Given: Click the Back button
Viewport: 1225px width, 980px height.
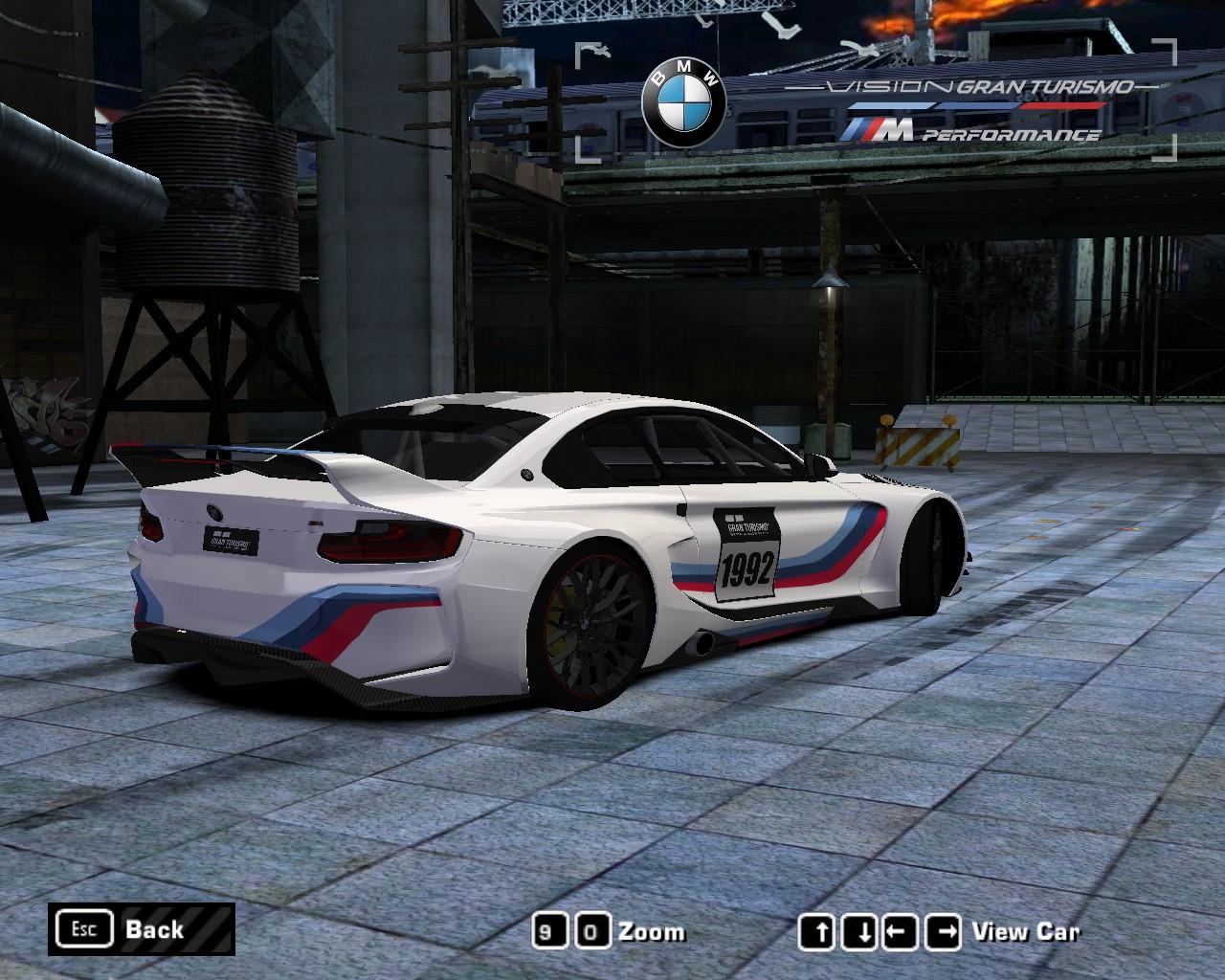Looking at the screenshot, I should click(142, 929).
